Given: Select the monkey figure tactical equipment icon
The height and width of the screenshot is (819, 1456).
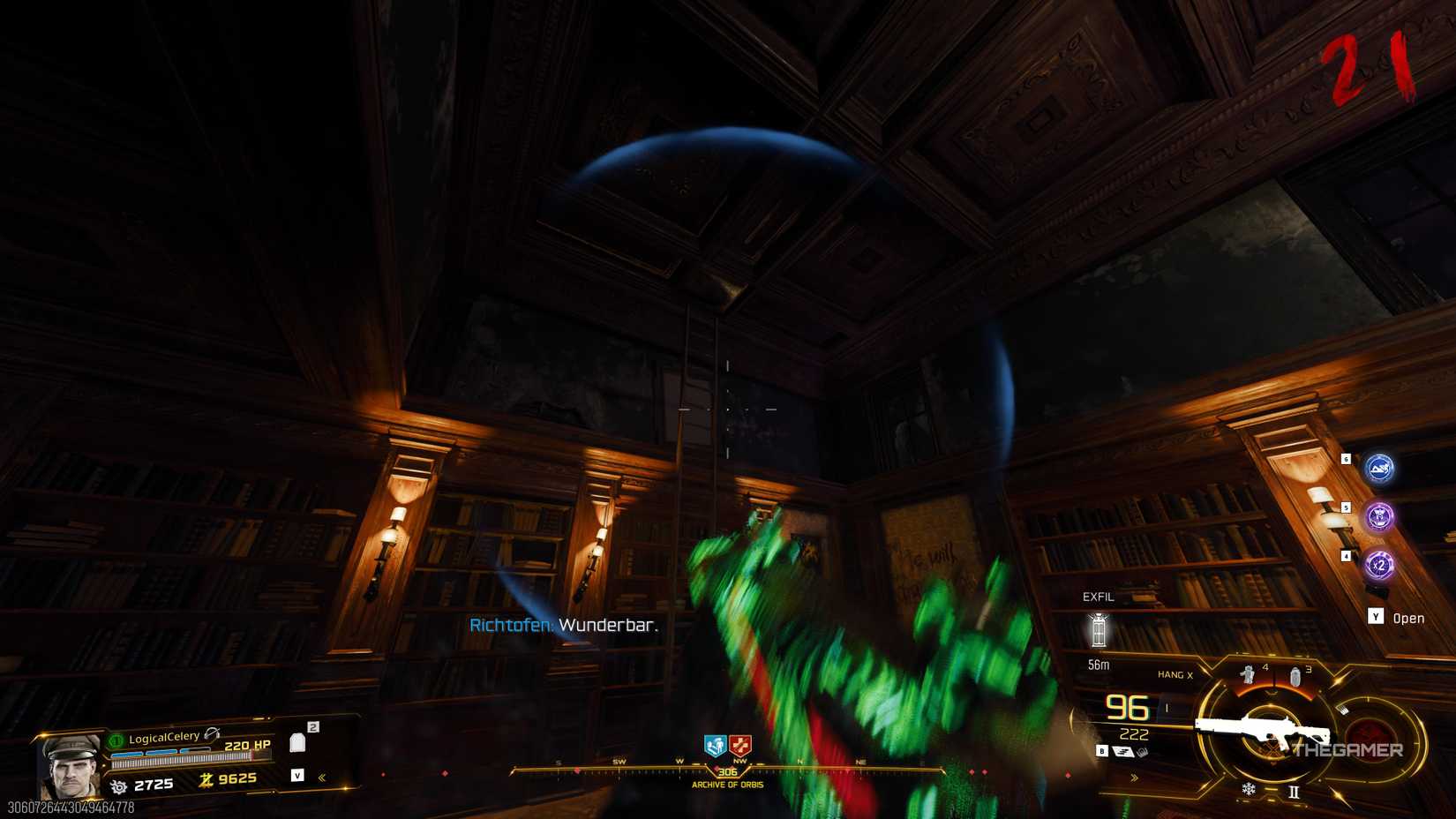Looking at the screenshot, I should tap(1249, 674).
